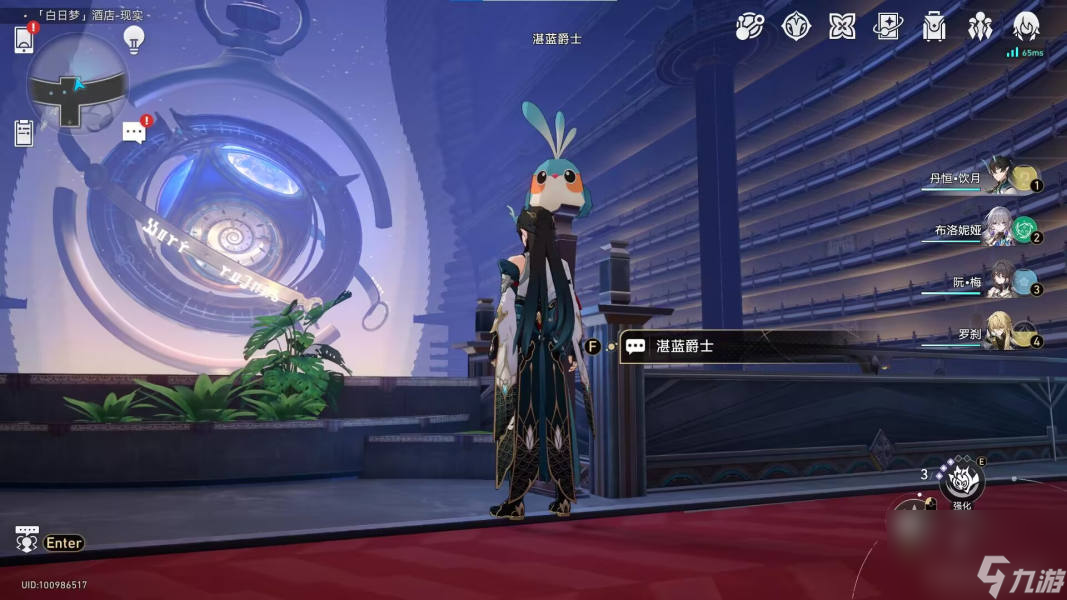Open the star map navigation icon
Image resolution: width=1067 pixels, height=600 pixels.
coord(749,27)
